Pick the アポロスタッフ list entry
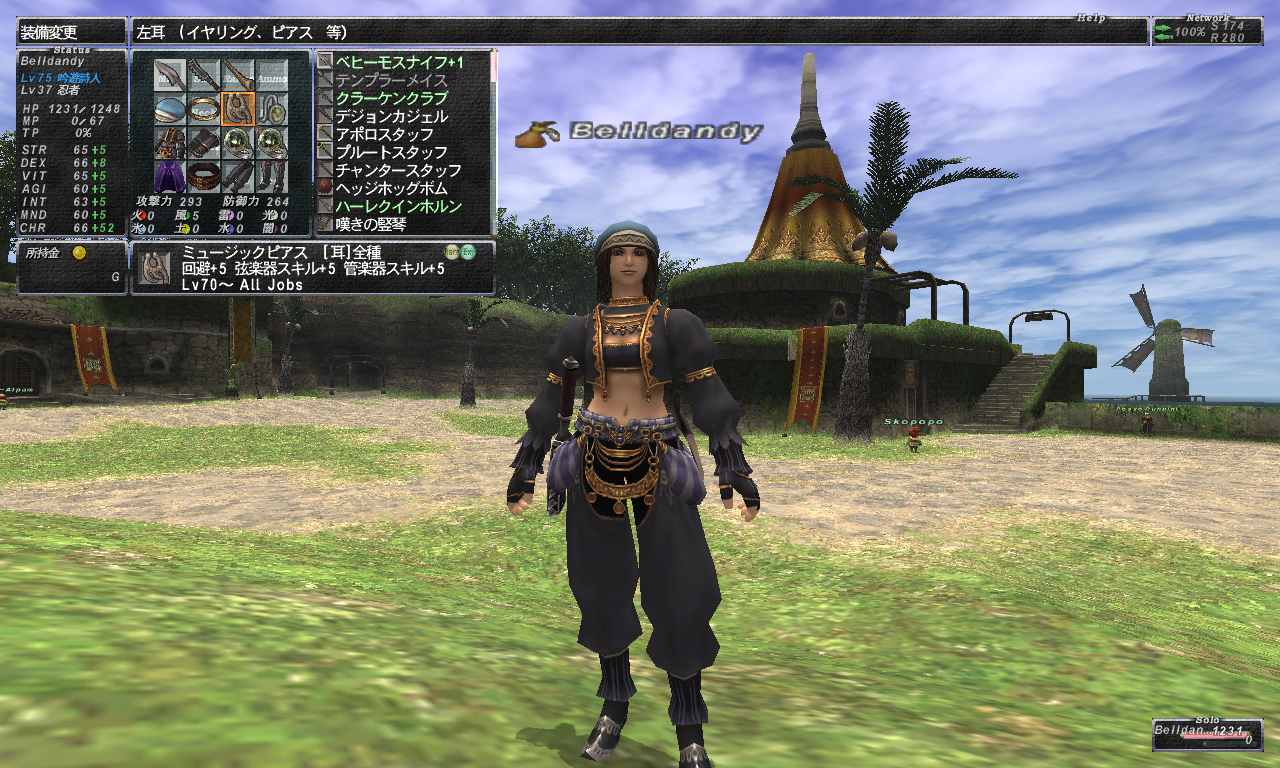Image resolution: width=1280 pixels, height=768 pixels. point(384,135)
